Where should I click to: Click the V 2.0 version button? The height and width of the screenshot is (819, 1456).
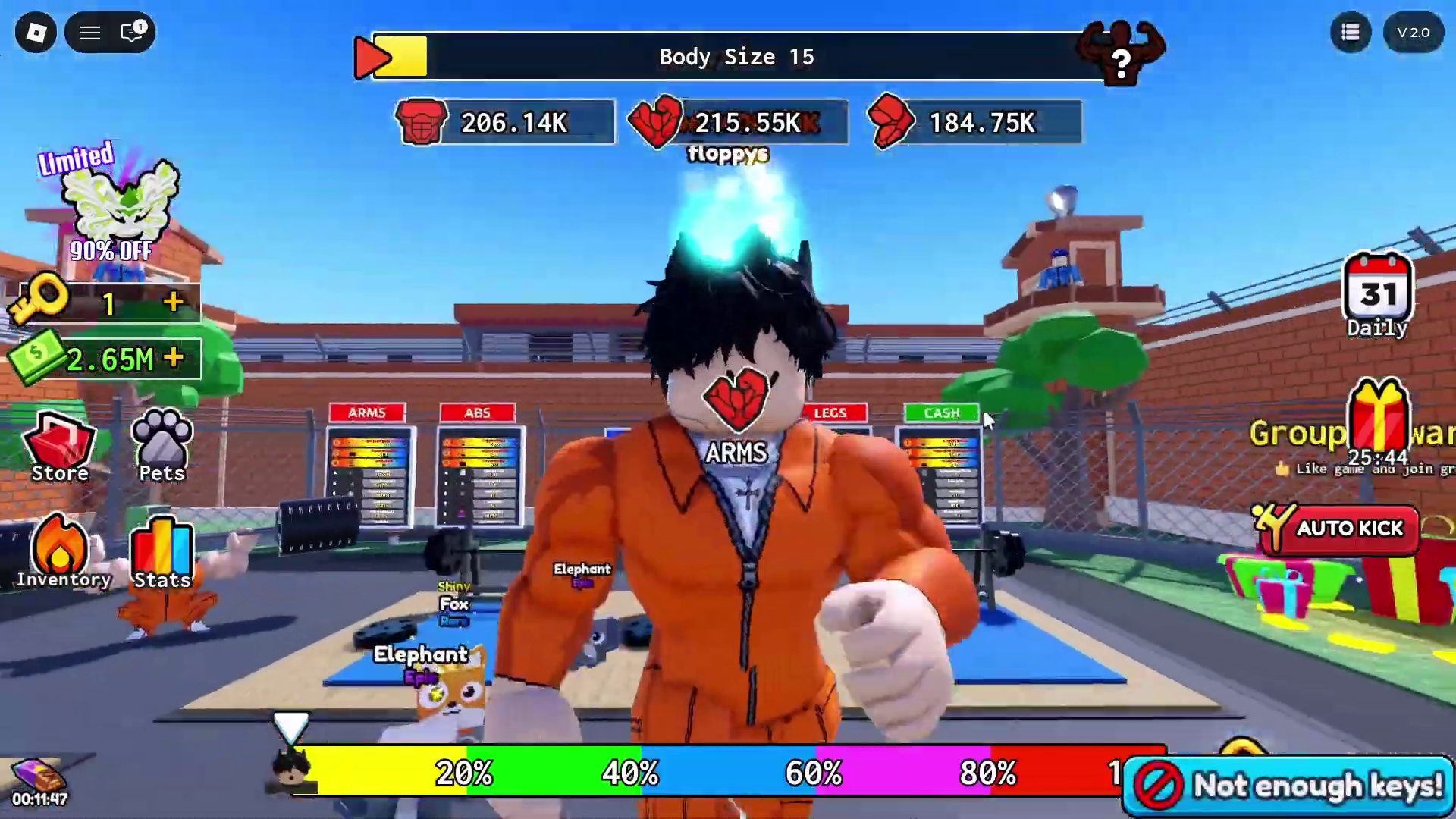pyautogui.click(x=1413, y=33)
